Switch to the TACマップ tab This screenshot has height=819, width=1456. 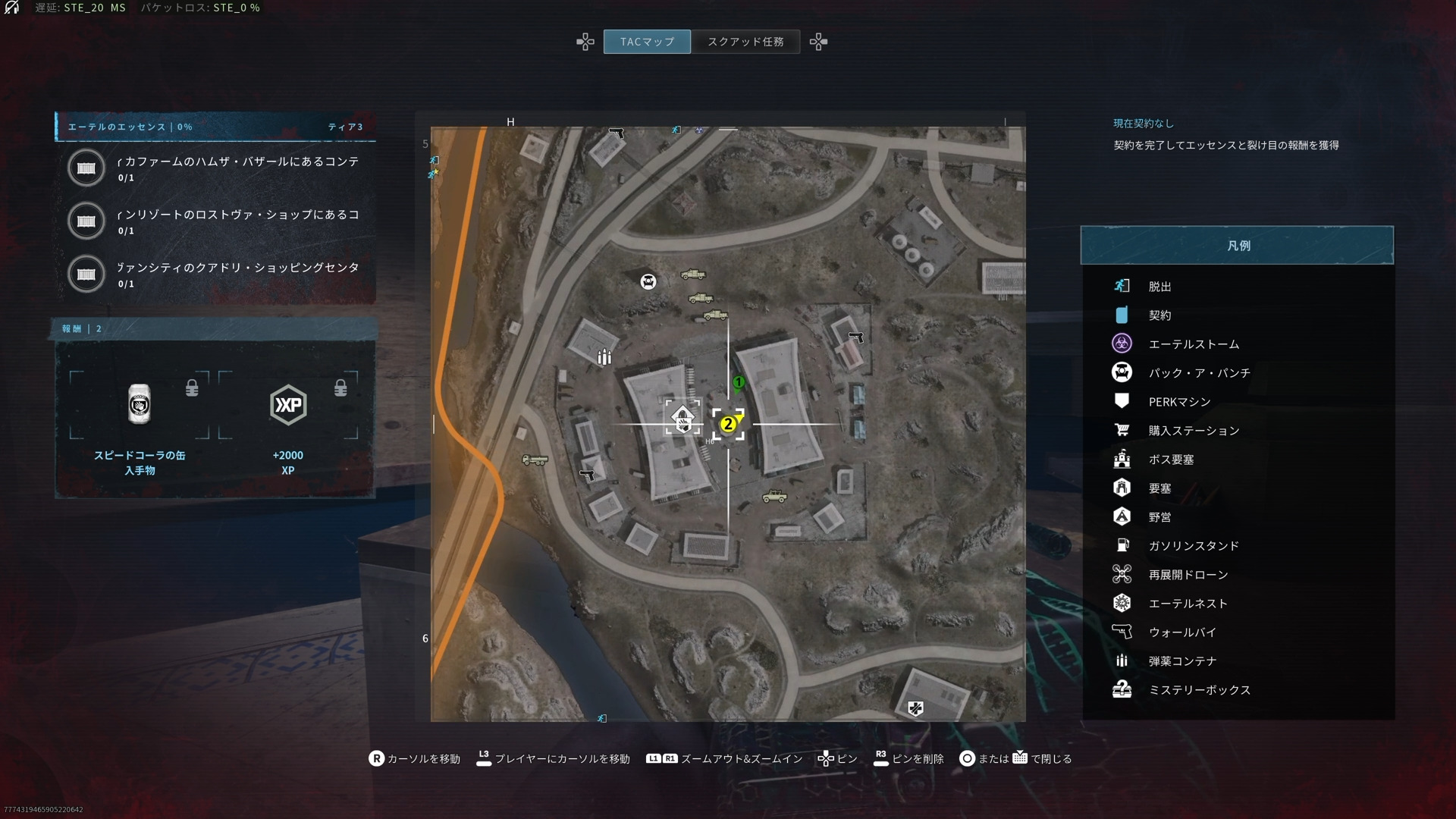pyautogui.click(x=647, y=42)
